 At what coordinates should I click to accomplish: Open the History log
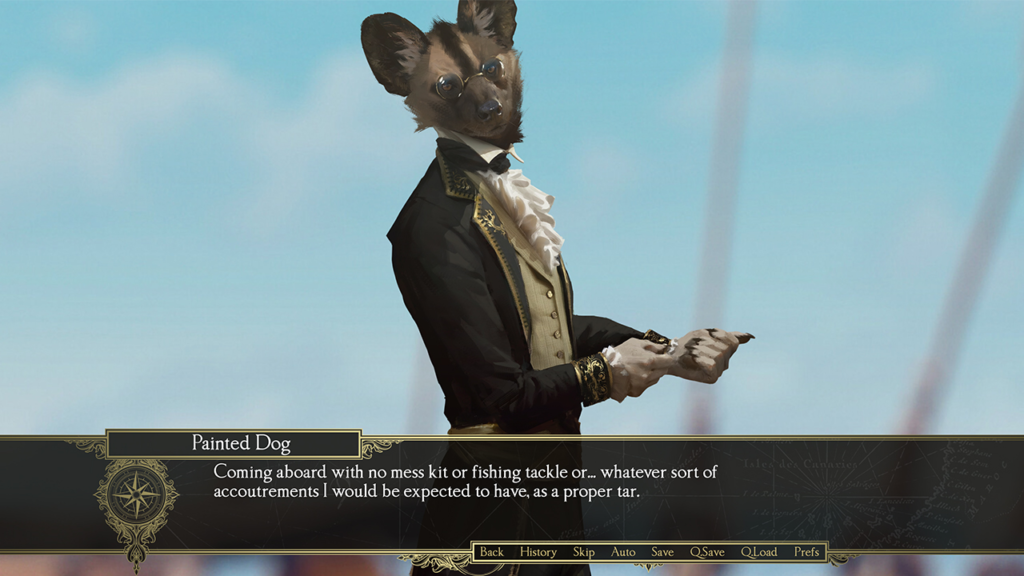538,552
